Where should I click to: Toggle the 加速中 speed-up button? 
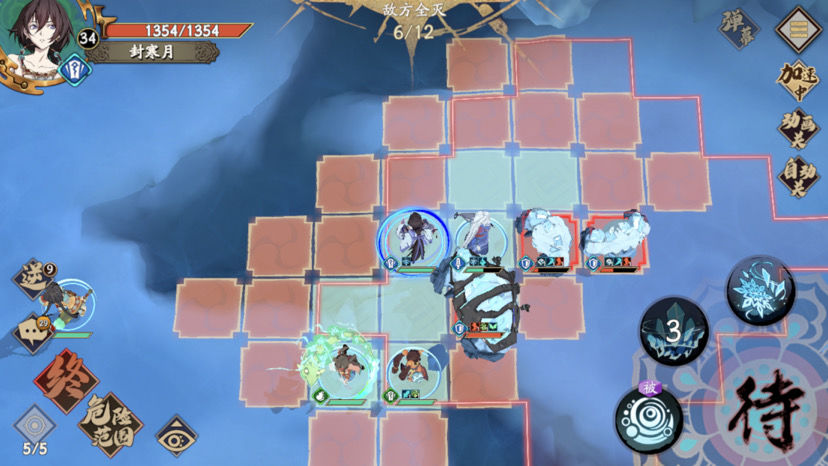800,80
